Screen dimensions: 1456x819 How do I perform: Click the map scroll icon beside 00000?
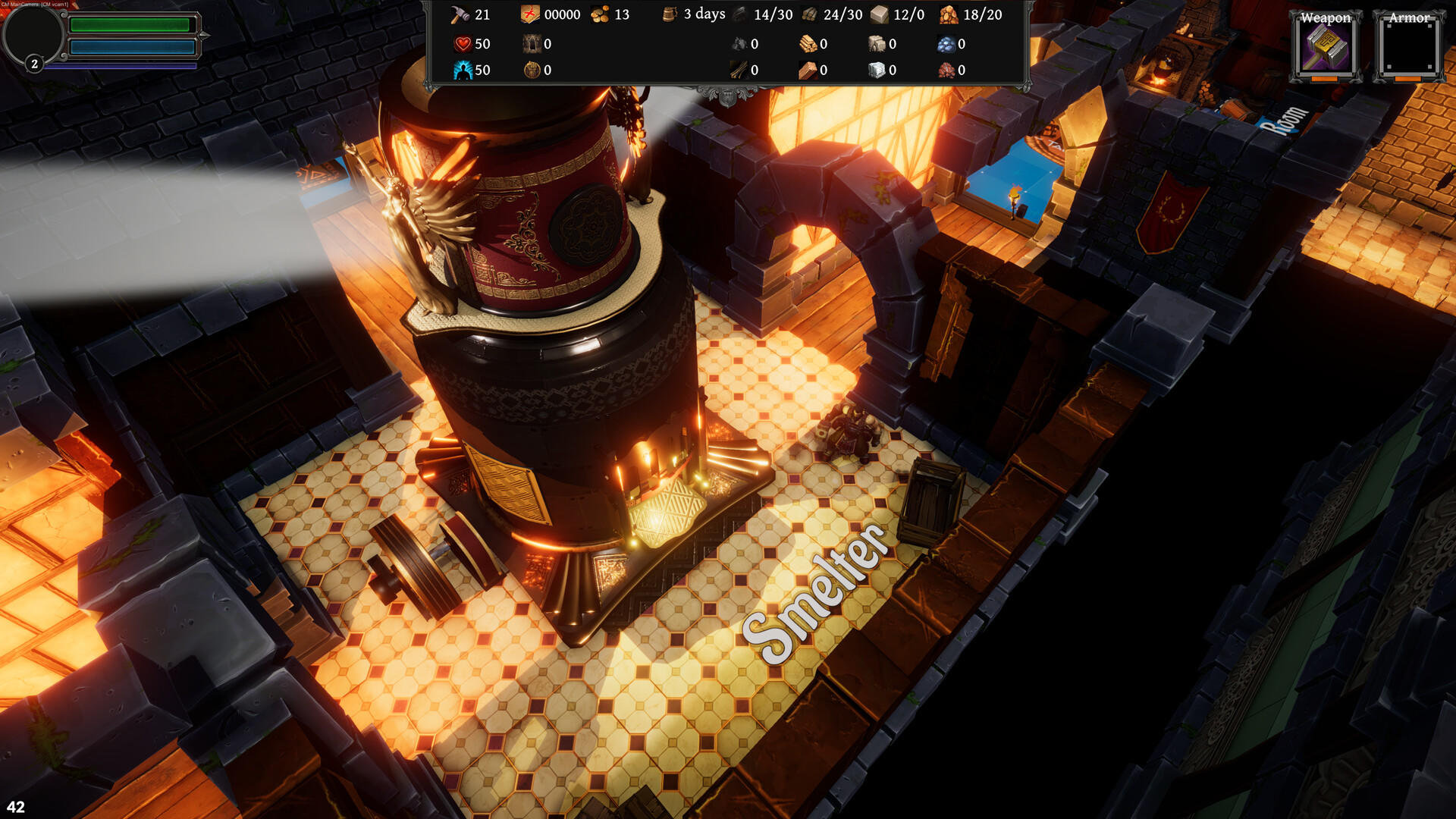coord(529,14)
